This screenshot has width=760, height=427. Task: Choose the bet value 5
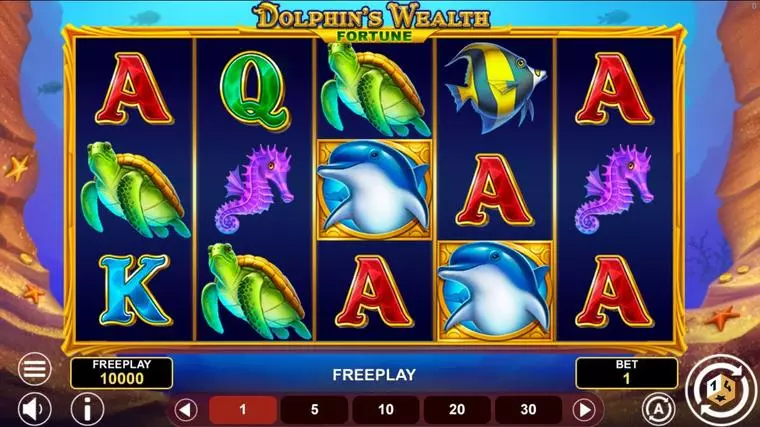point(314,409)
